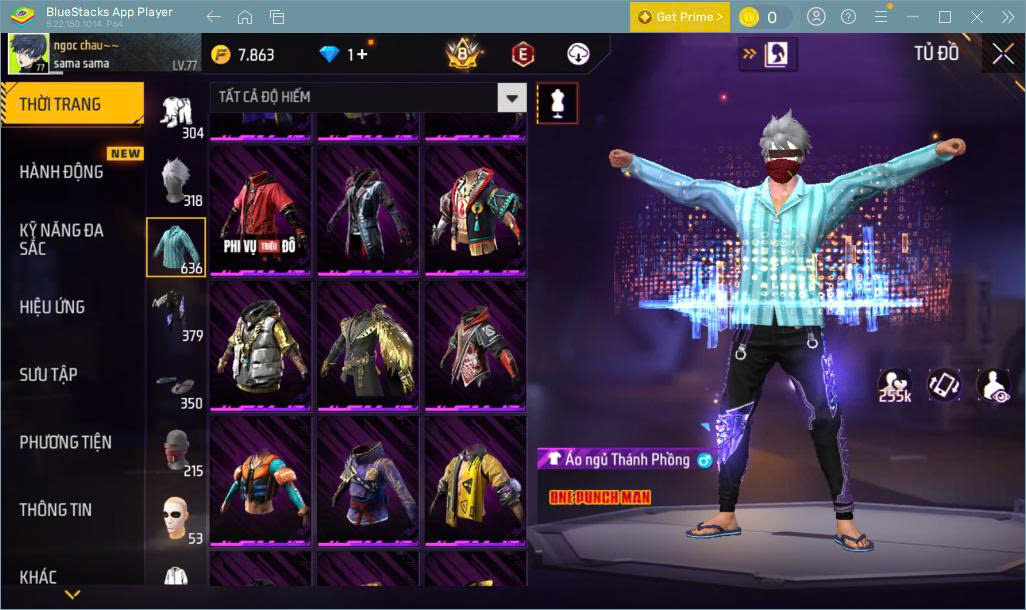Expand the yellow down arrow under the tabs
This screenshot has height=610, width=1026.
72,595
